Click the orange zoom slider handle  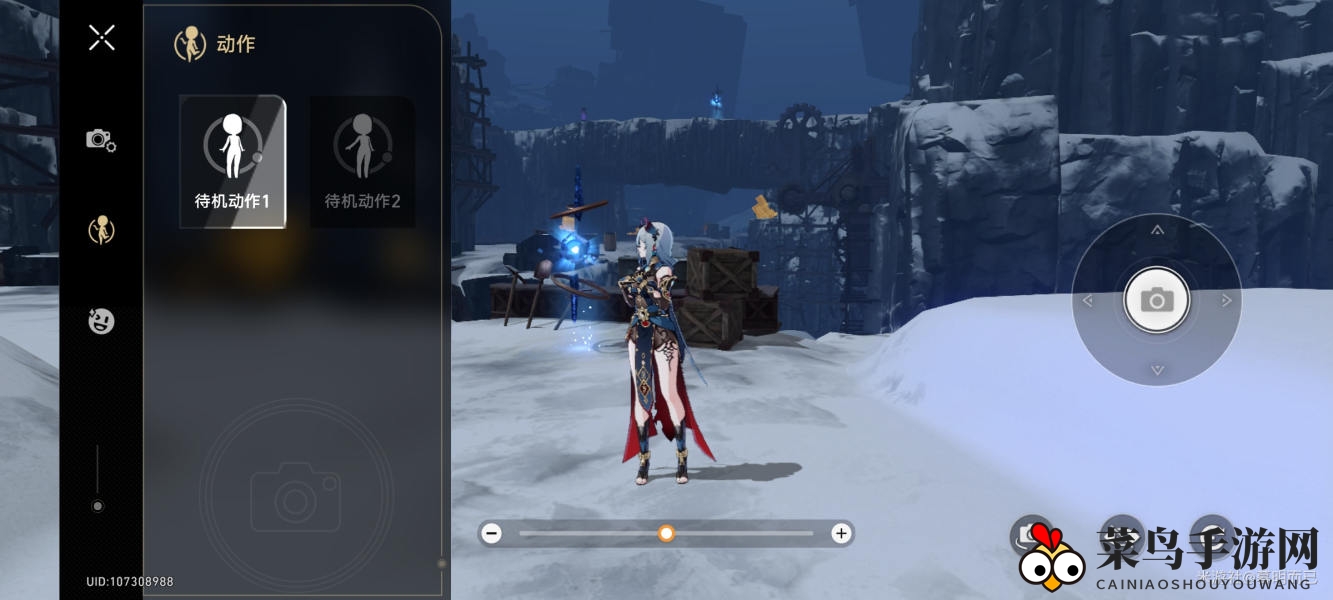click(x=666, y=534)
